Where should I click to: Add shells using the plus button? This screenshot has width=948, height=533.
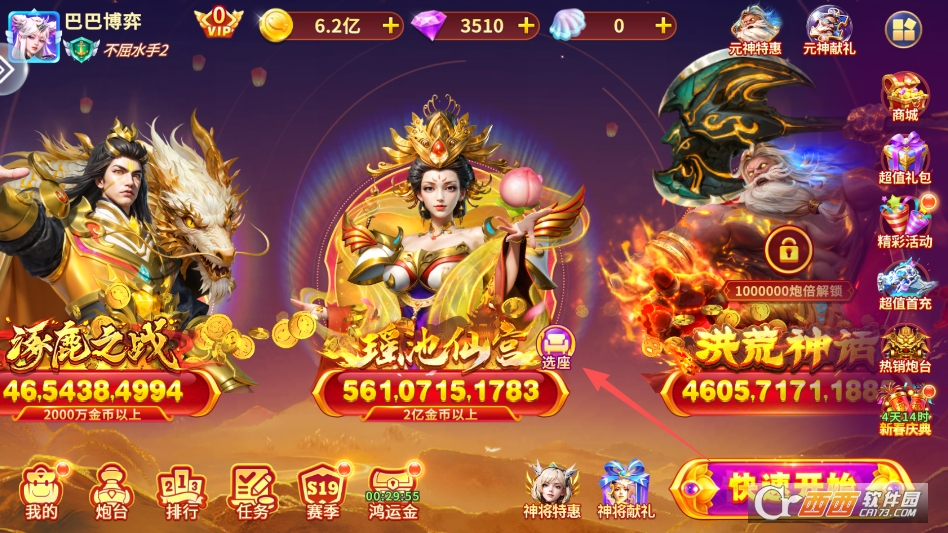[x=662, y=26]
